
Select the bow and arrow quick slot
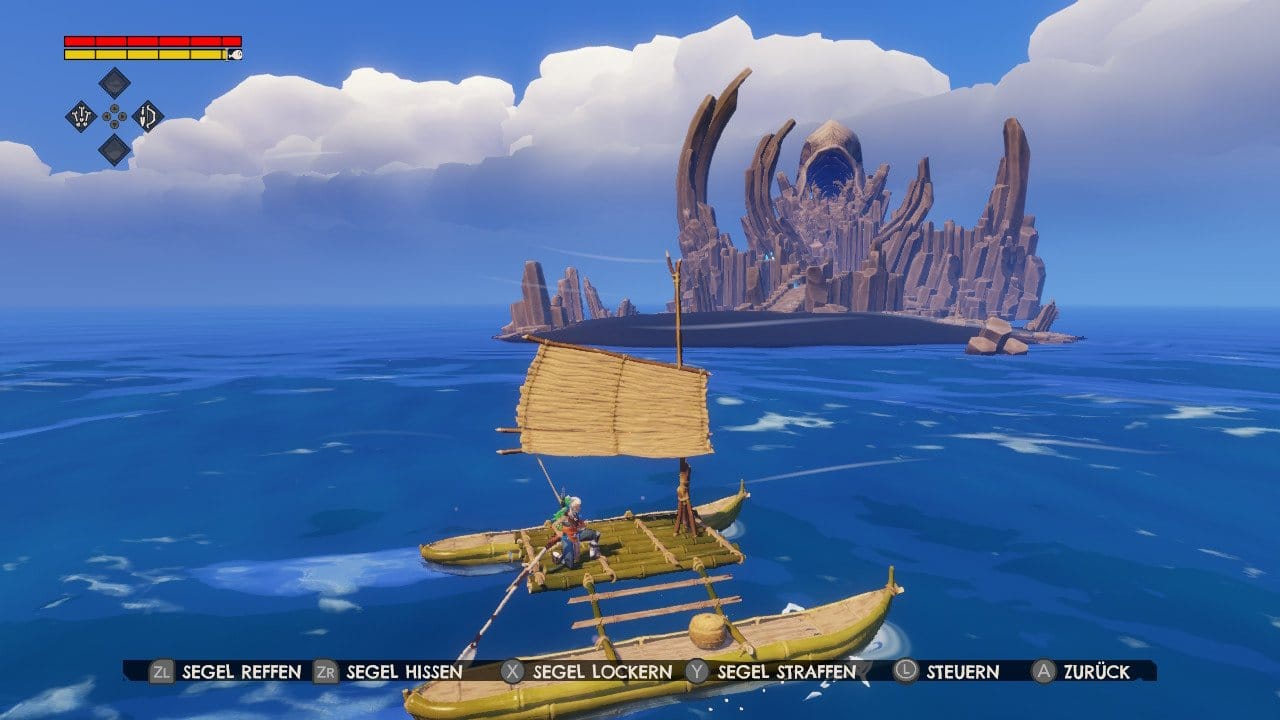coord(148,116)
